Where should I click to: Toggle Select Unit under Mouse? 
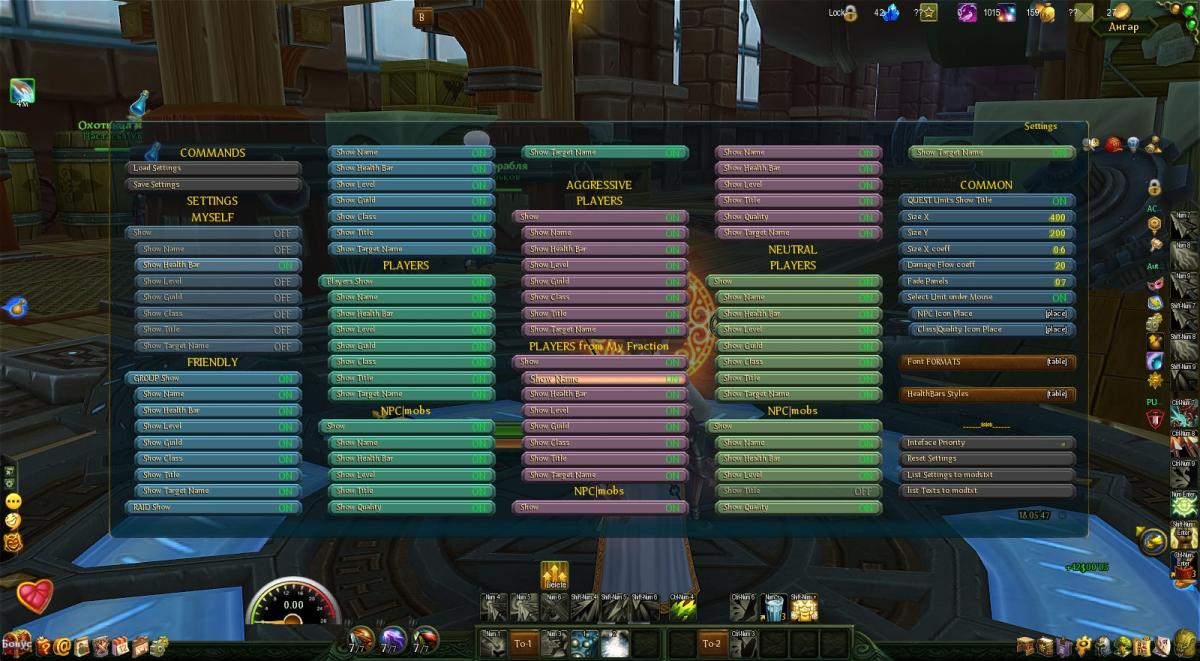tap(987, 298)
